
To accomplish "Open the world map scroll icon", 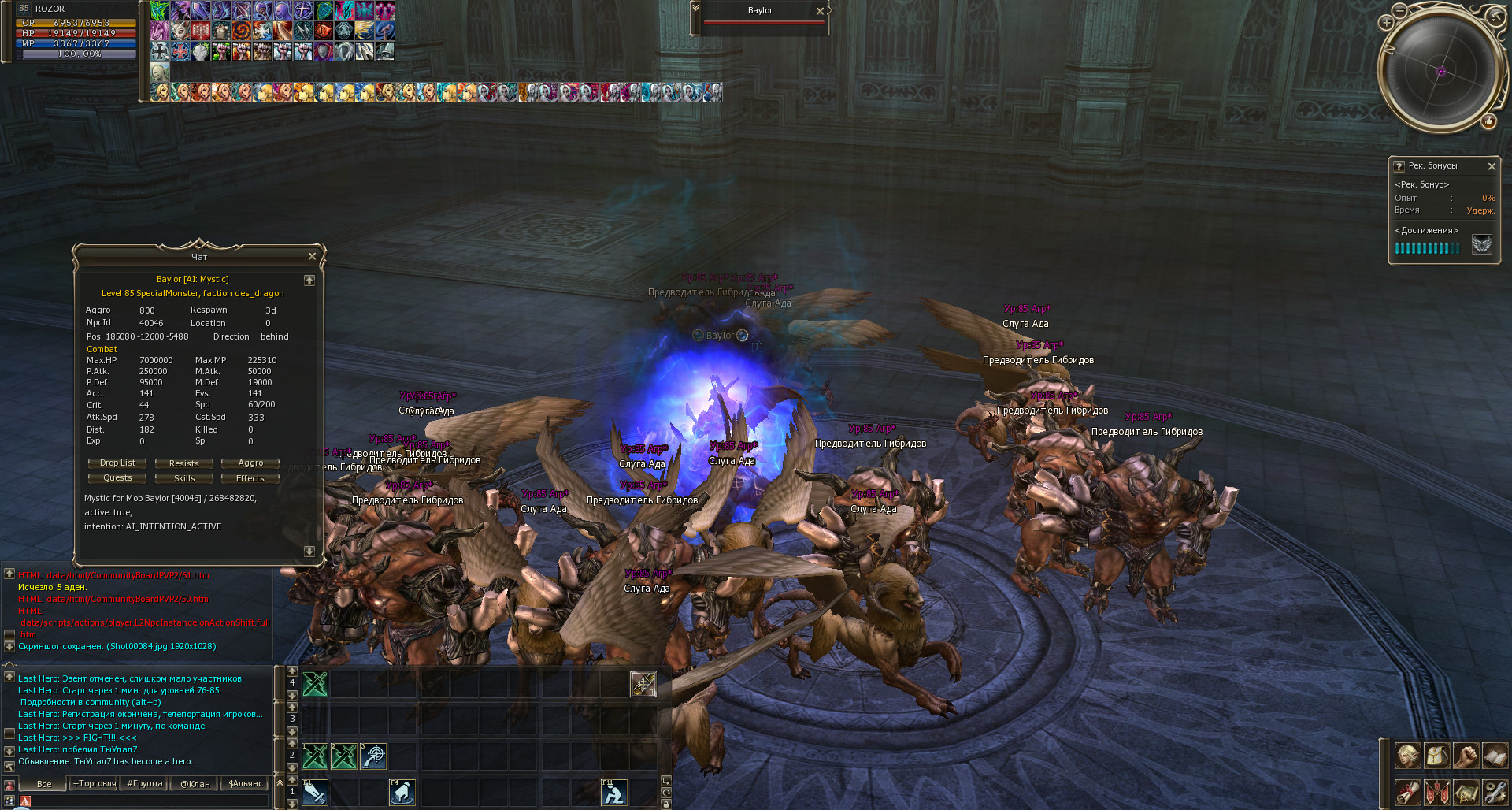I will click(x=1466, y=792).
